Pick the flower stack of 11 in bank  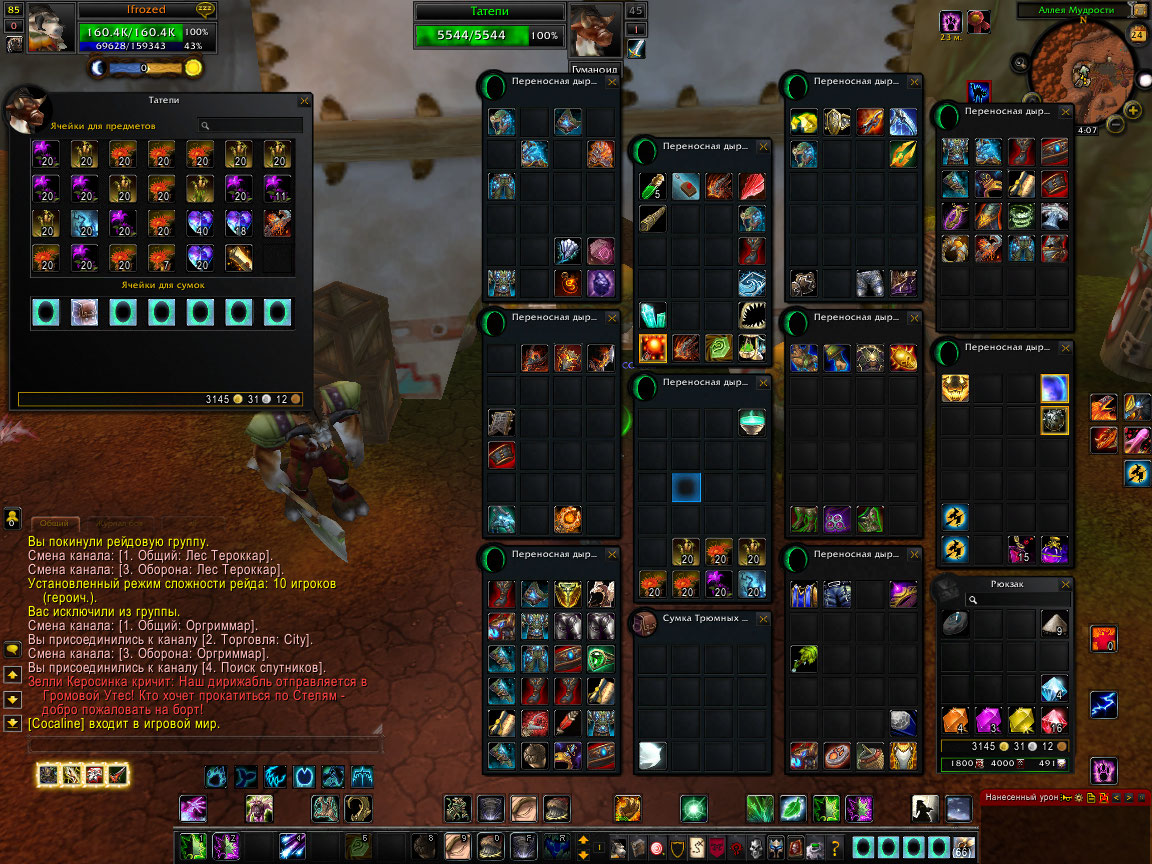276,188
